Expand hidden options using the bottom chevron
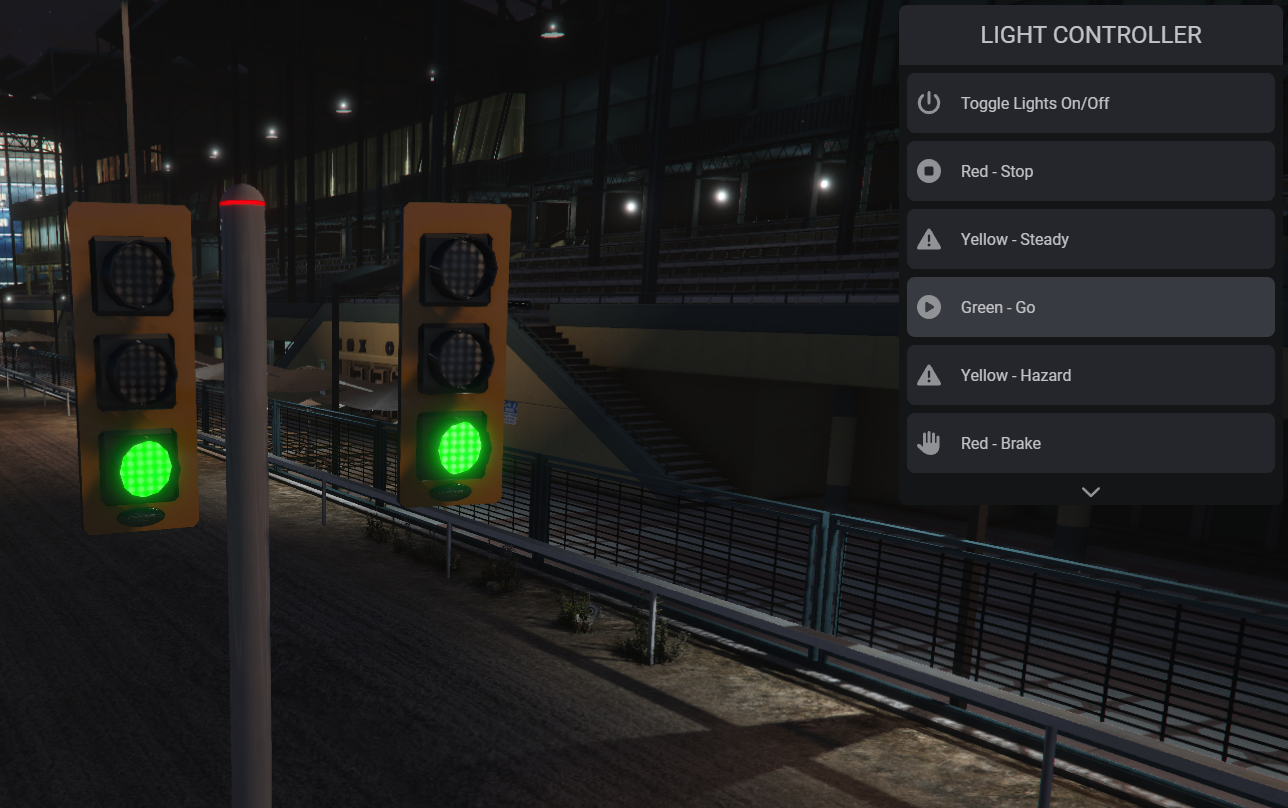This screenshot has height=808, width=1288. pyautogui.click(x=1090, y=491)
